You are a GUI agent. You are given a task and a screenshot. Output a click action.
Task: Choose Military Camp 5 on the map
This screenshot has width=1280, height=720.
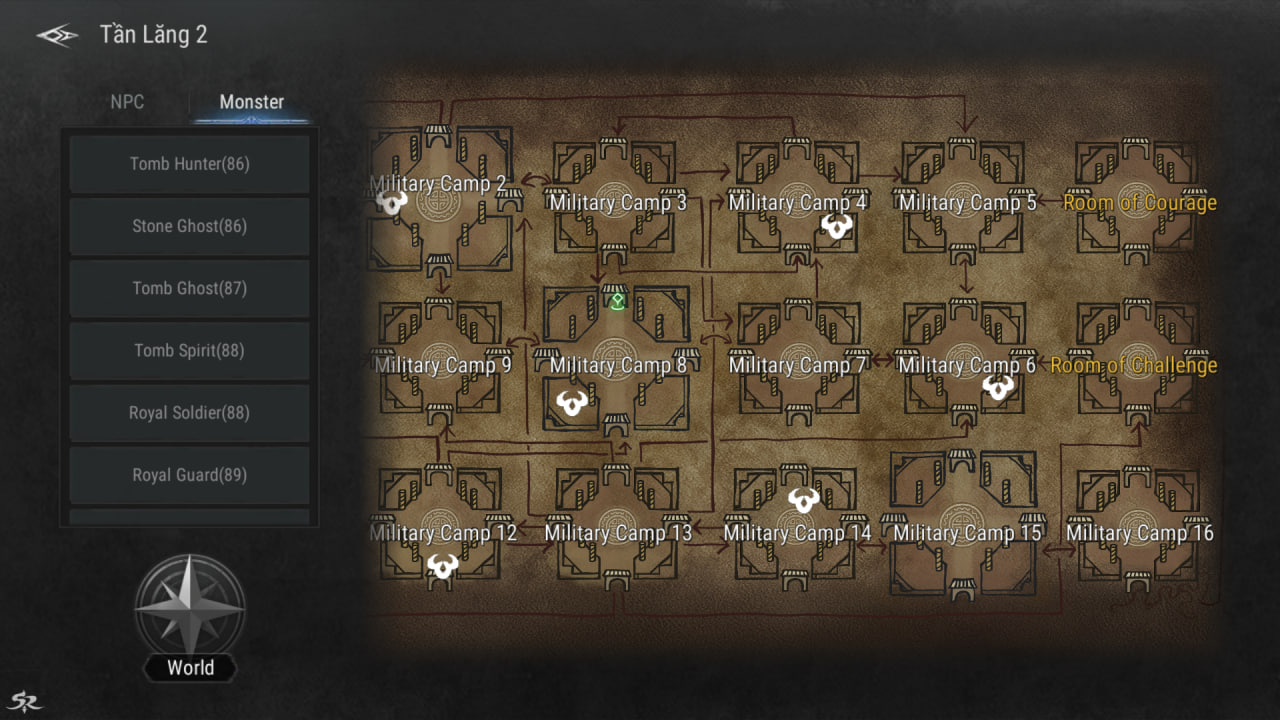coord(967,203)
